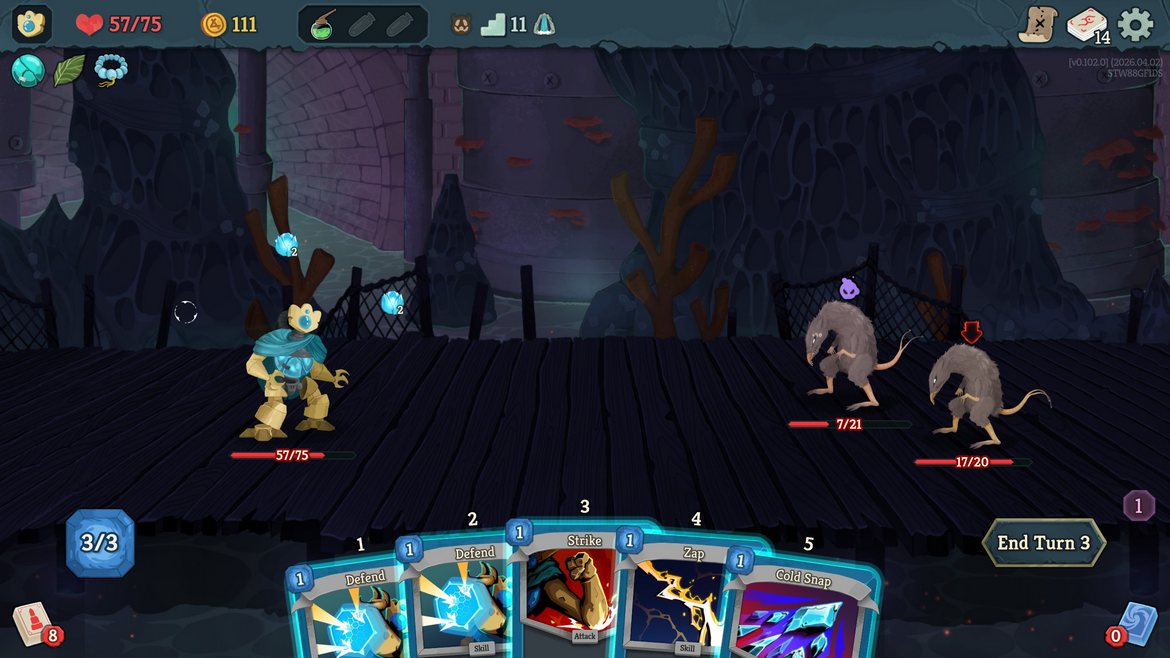
Task: Inspect the green leaf relic
Action: pyautogui.click(x=69, y=70)
